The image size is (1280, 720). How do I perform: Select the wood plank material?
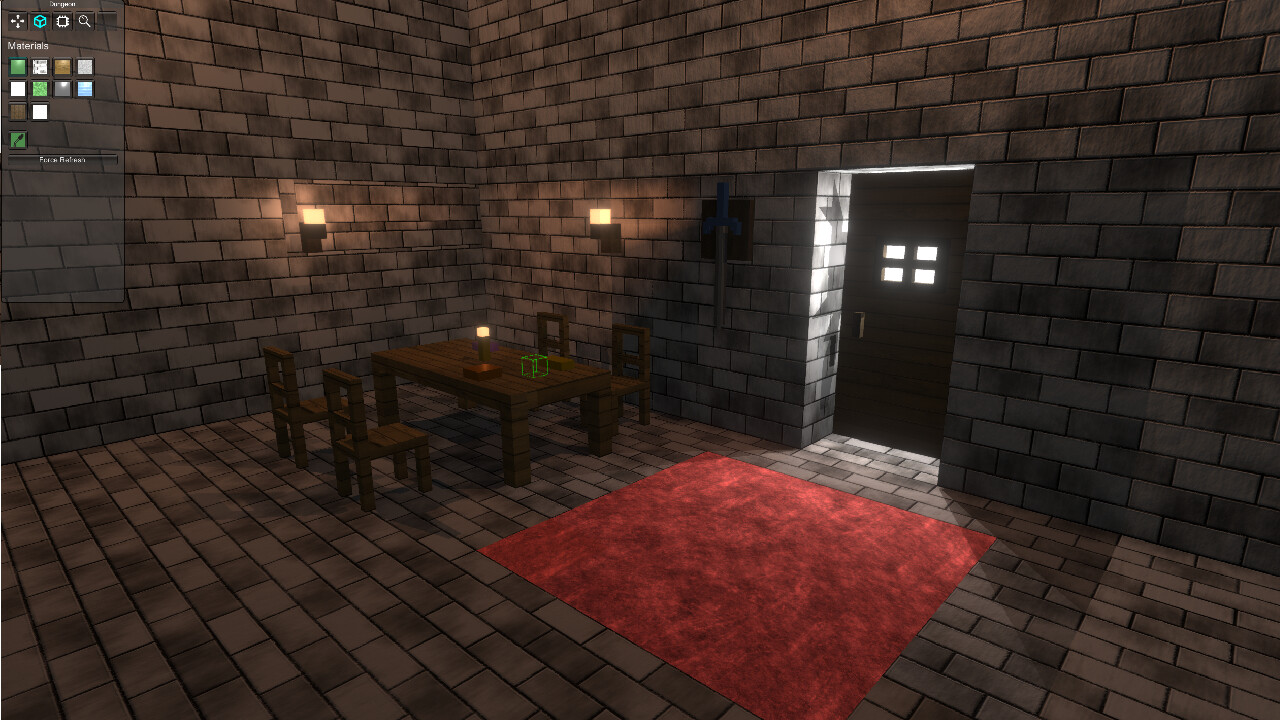point(62,66)
